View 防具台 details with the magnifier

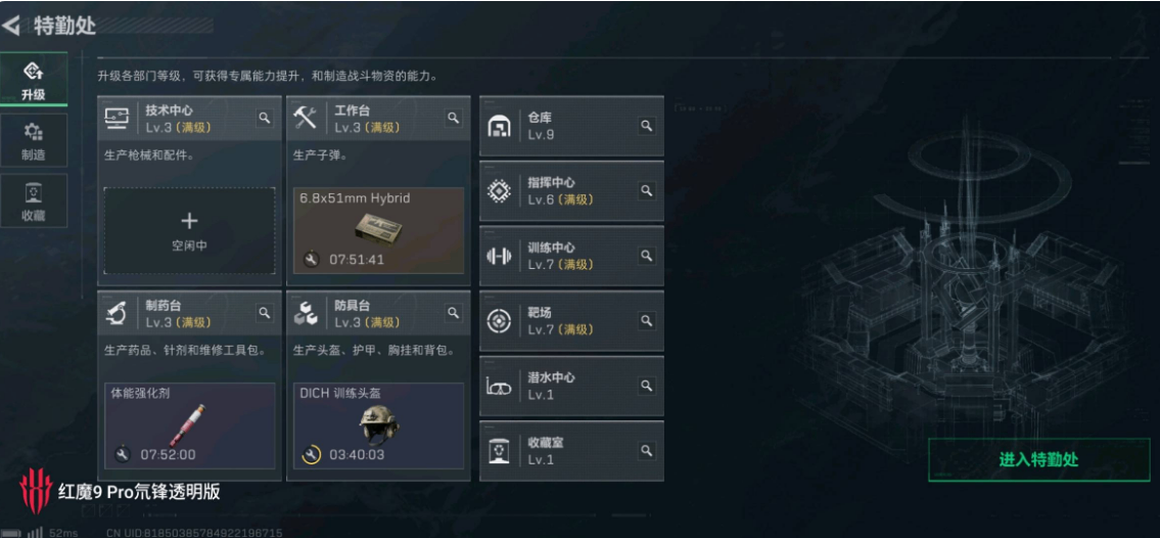454,313
